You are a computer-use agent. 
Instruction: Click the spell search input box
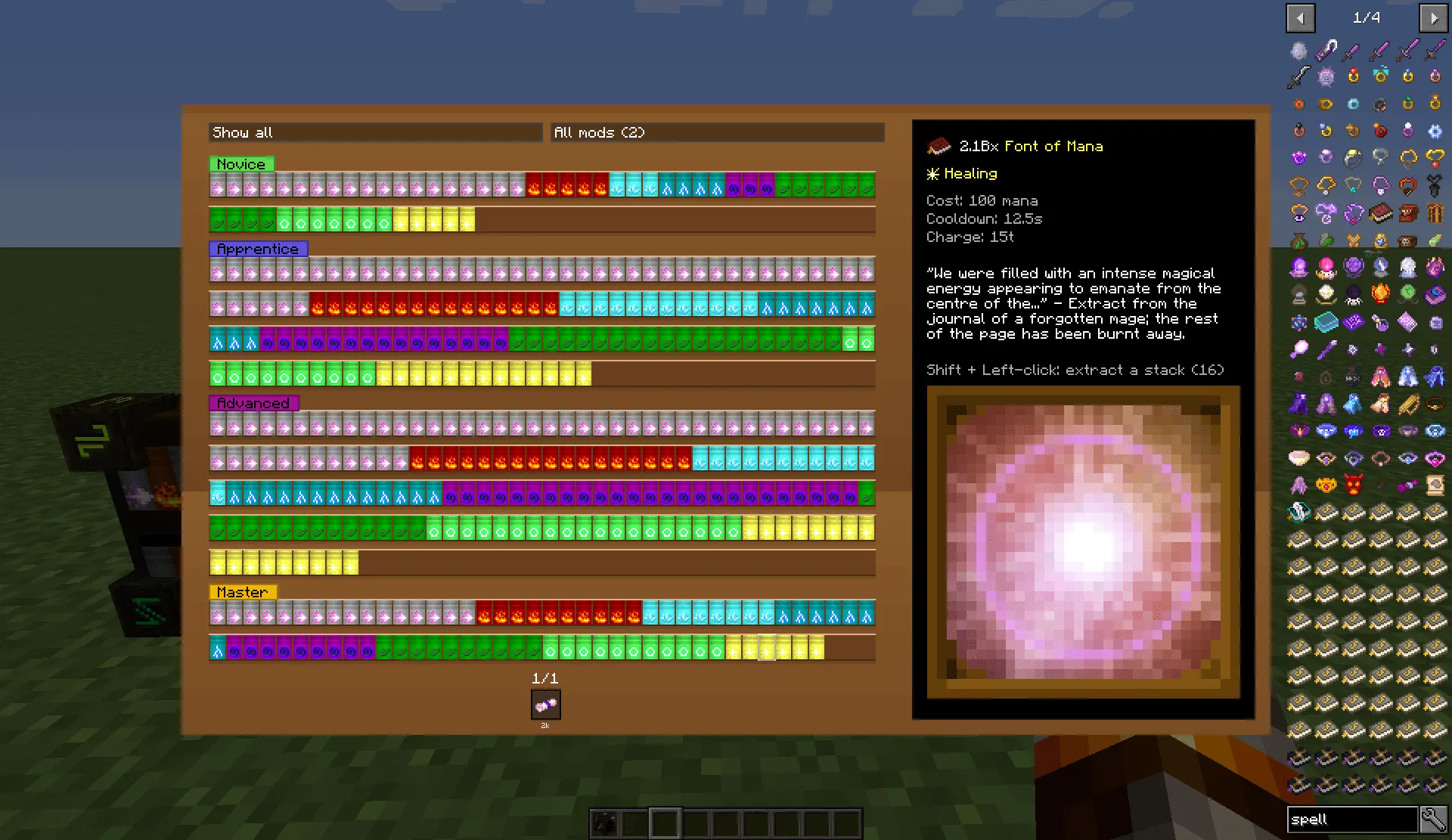click(1352, 819)
